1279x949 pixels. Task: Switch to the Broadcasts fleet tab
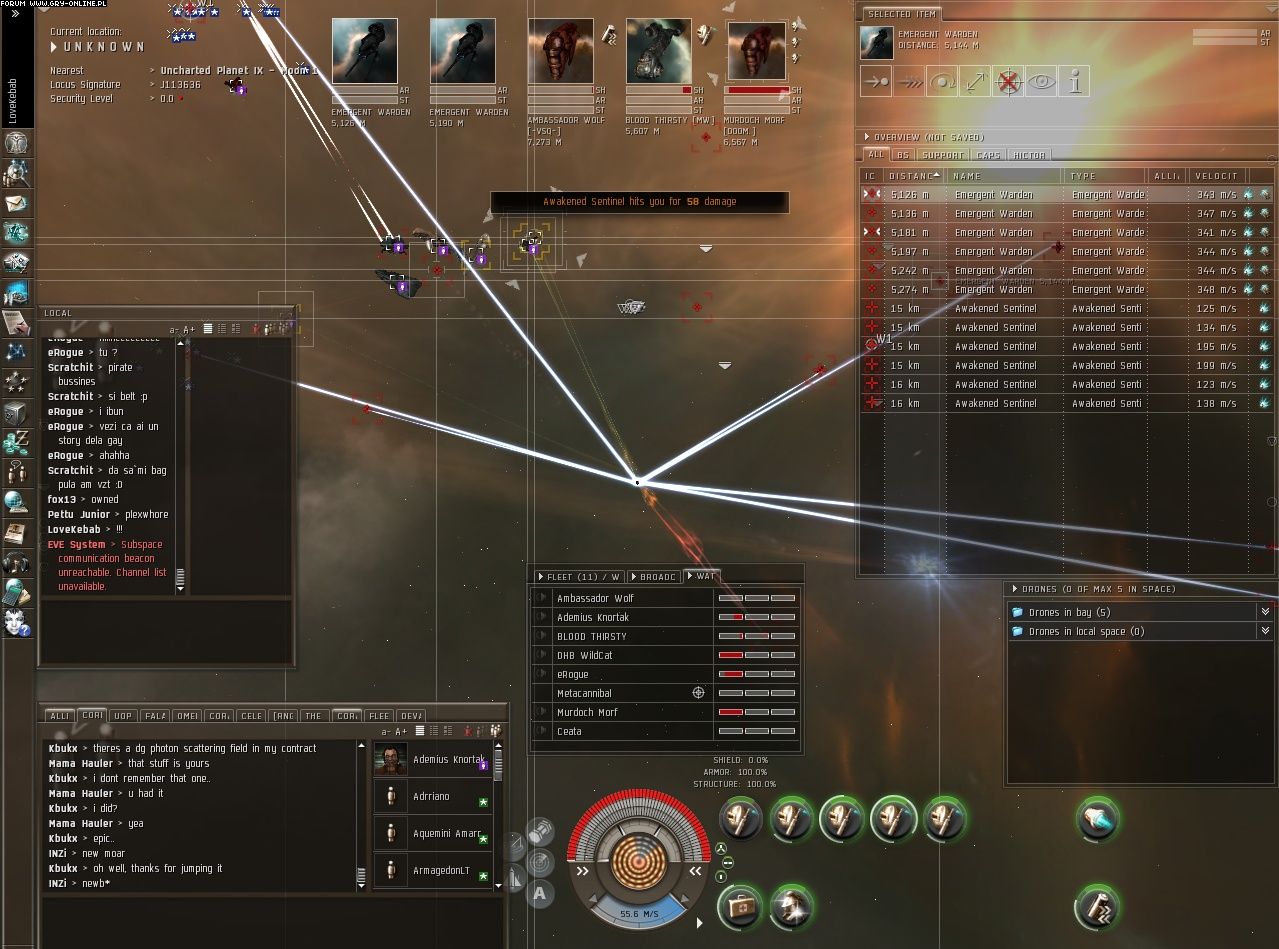[x=655, y=577]
